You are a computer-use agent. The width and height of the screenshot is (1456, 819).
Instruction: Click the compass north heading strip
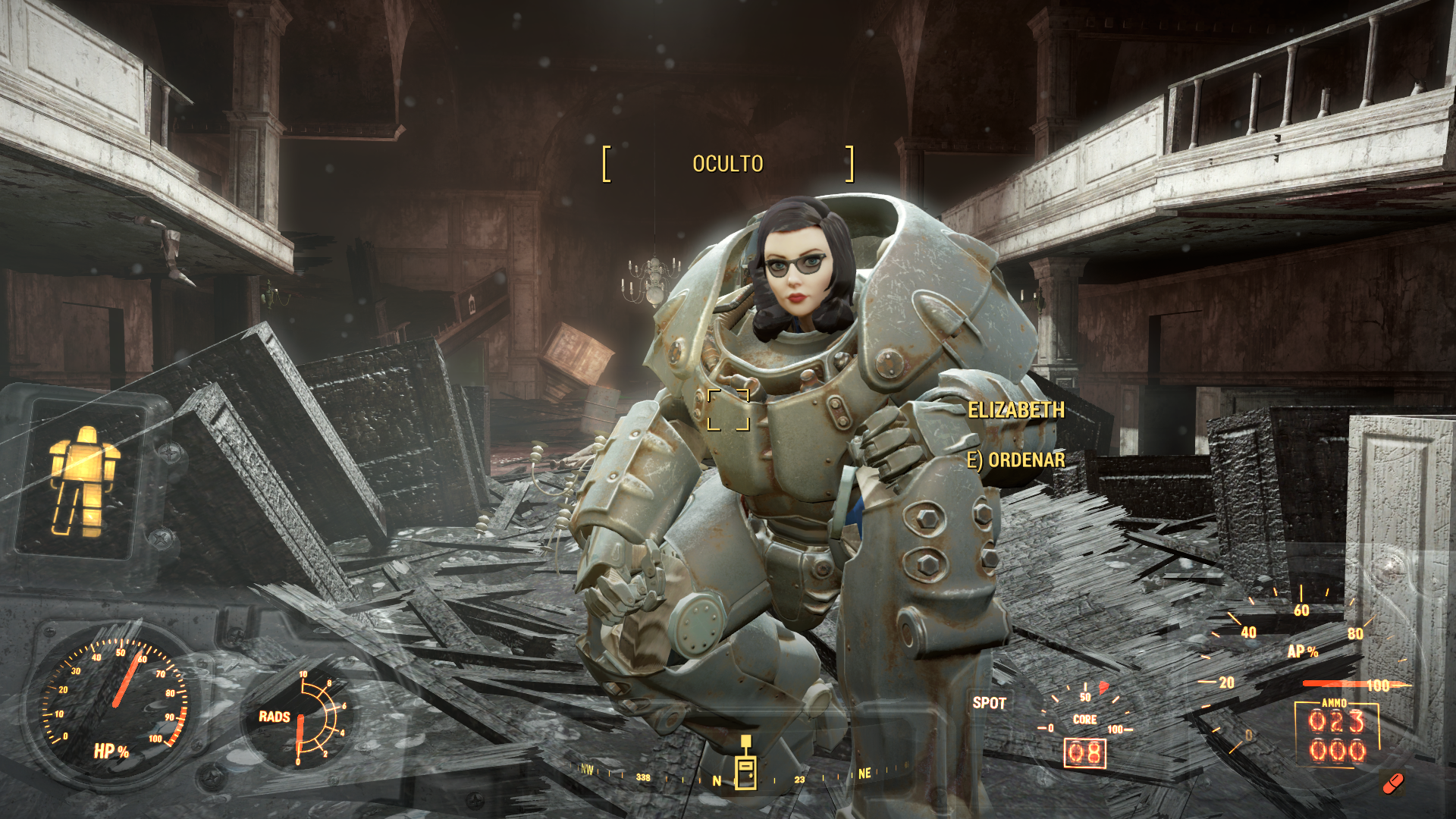(x=717, y=780)
